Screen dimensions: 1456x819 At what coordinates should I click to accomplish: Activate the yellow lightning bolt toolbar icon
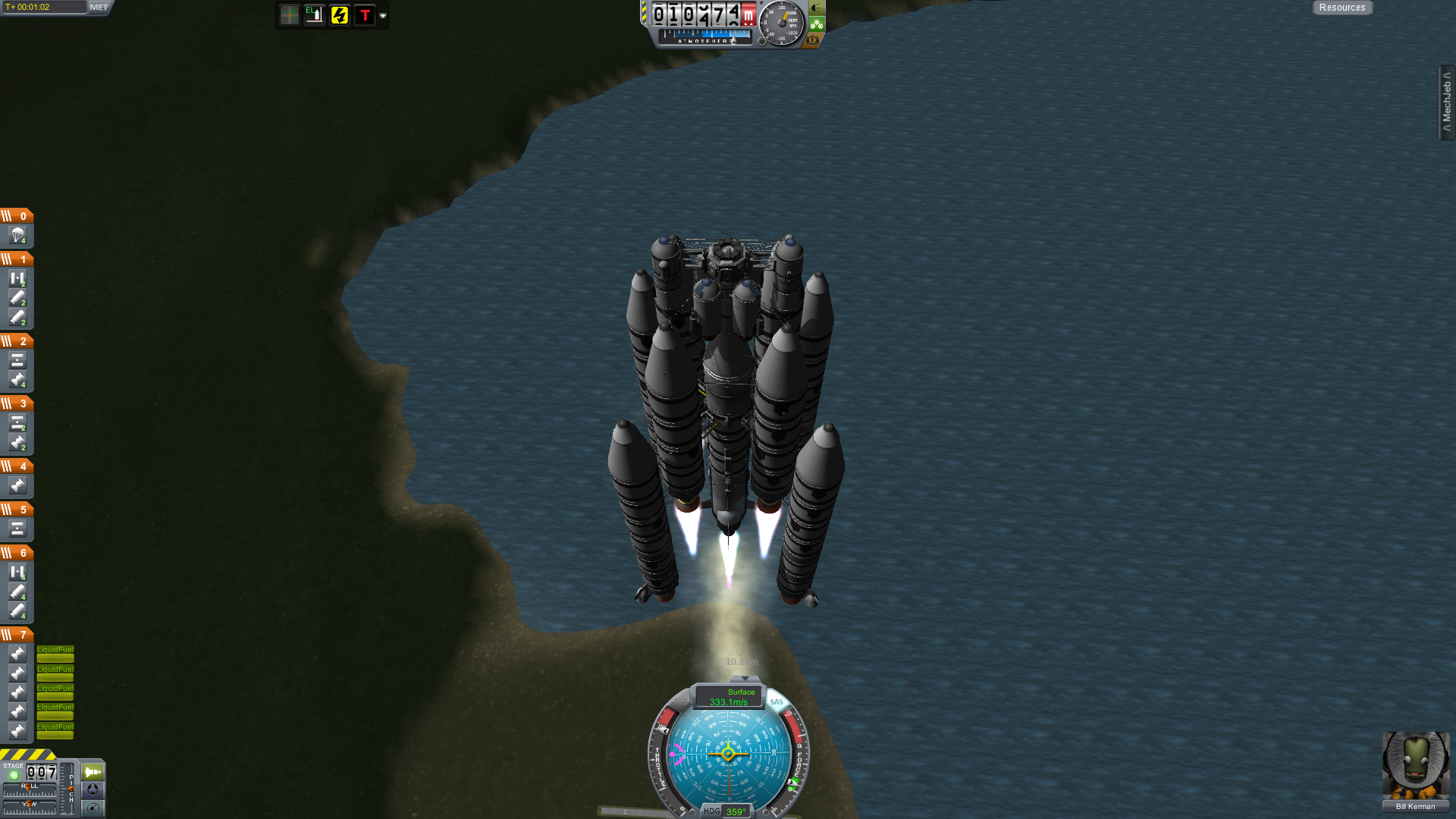[x=339, y=15]
